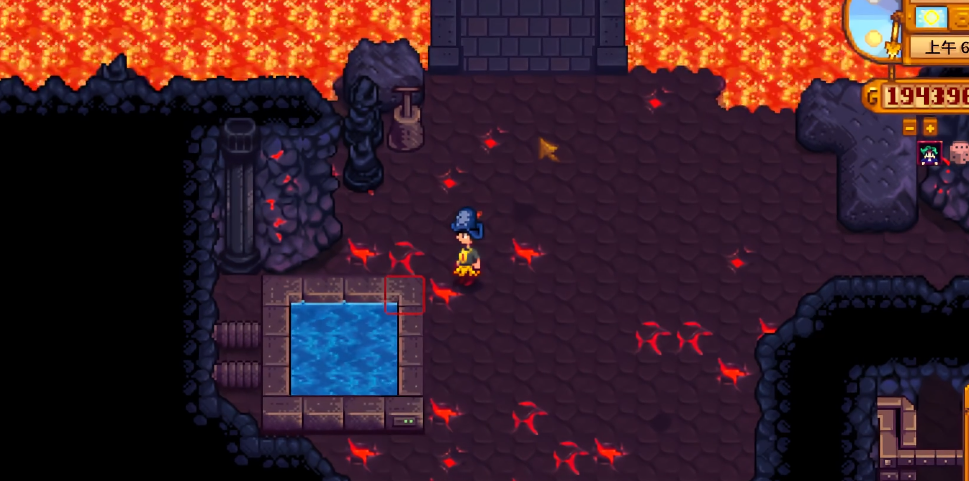Click the sunny weather icon
Viewport: 969px width, 481px height.
(931, 17)
